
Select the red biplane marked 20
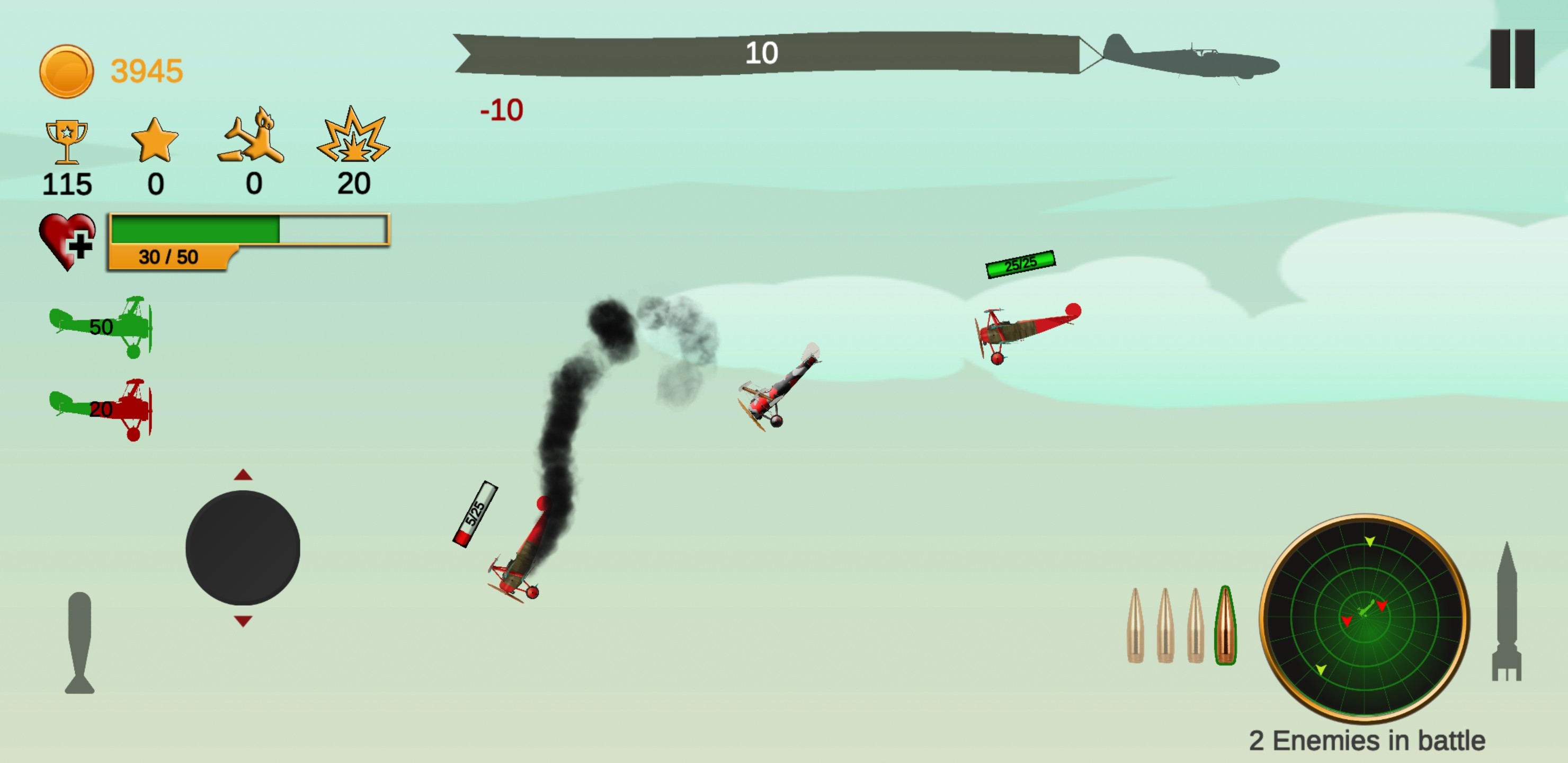pyautogui.click(x=102, y=409)
